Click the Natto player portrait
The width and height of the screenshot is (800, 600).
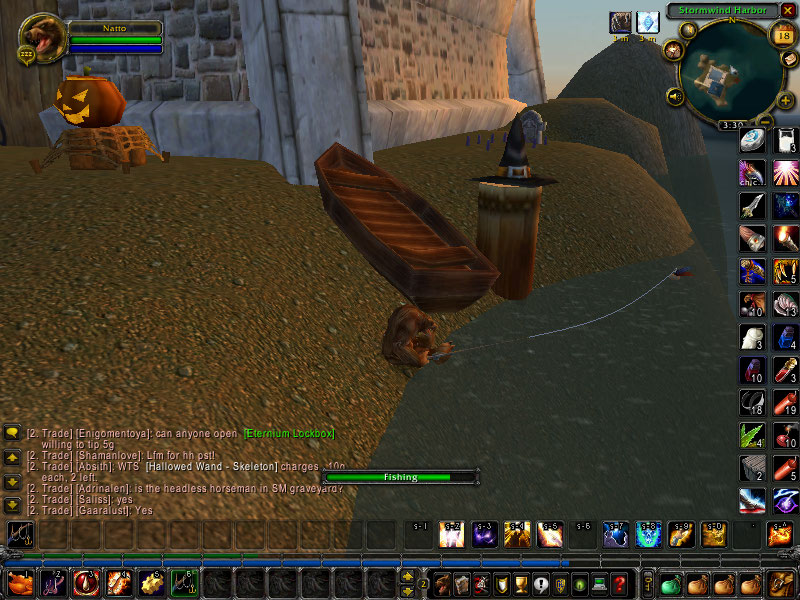coord(42,37)
